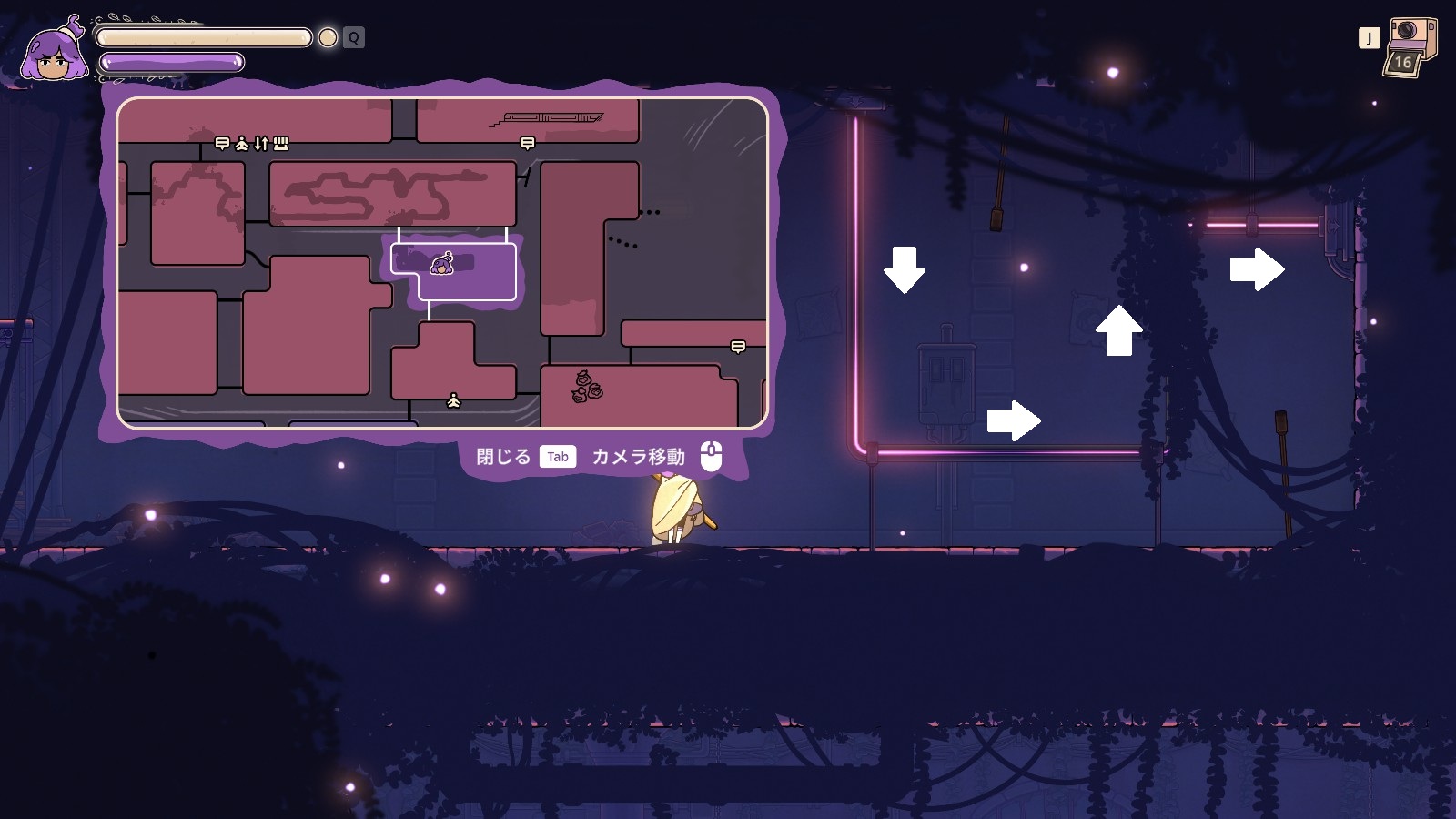The height and width of the screenshot is (819, 1456).
Task: Click the piano keys marker on map
Action: [x=281, y=143]
